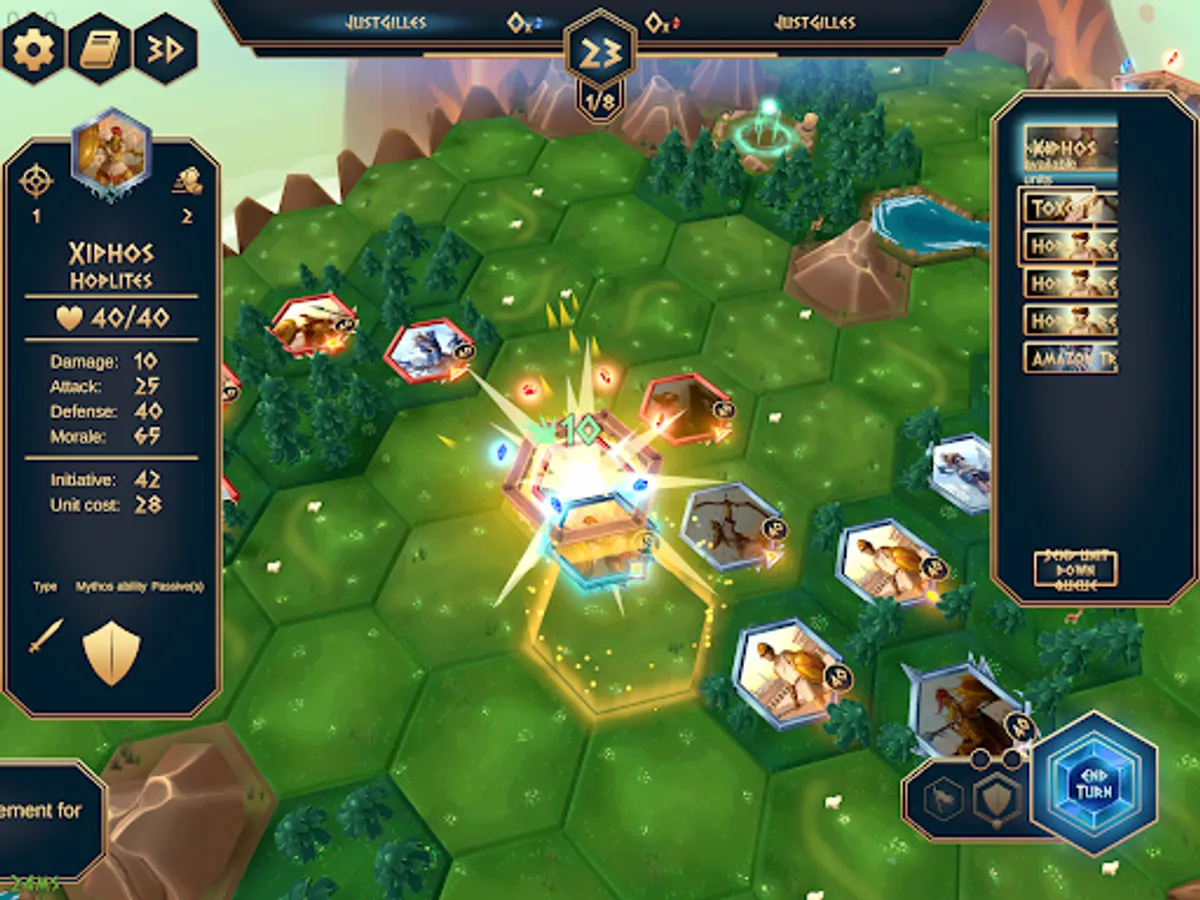Activate the shield defend action beside End Turn
Screen dimensions: 1200x900
(x=997, y=799)
